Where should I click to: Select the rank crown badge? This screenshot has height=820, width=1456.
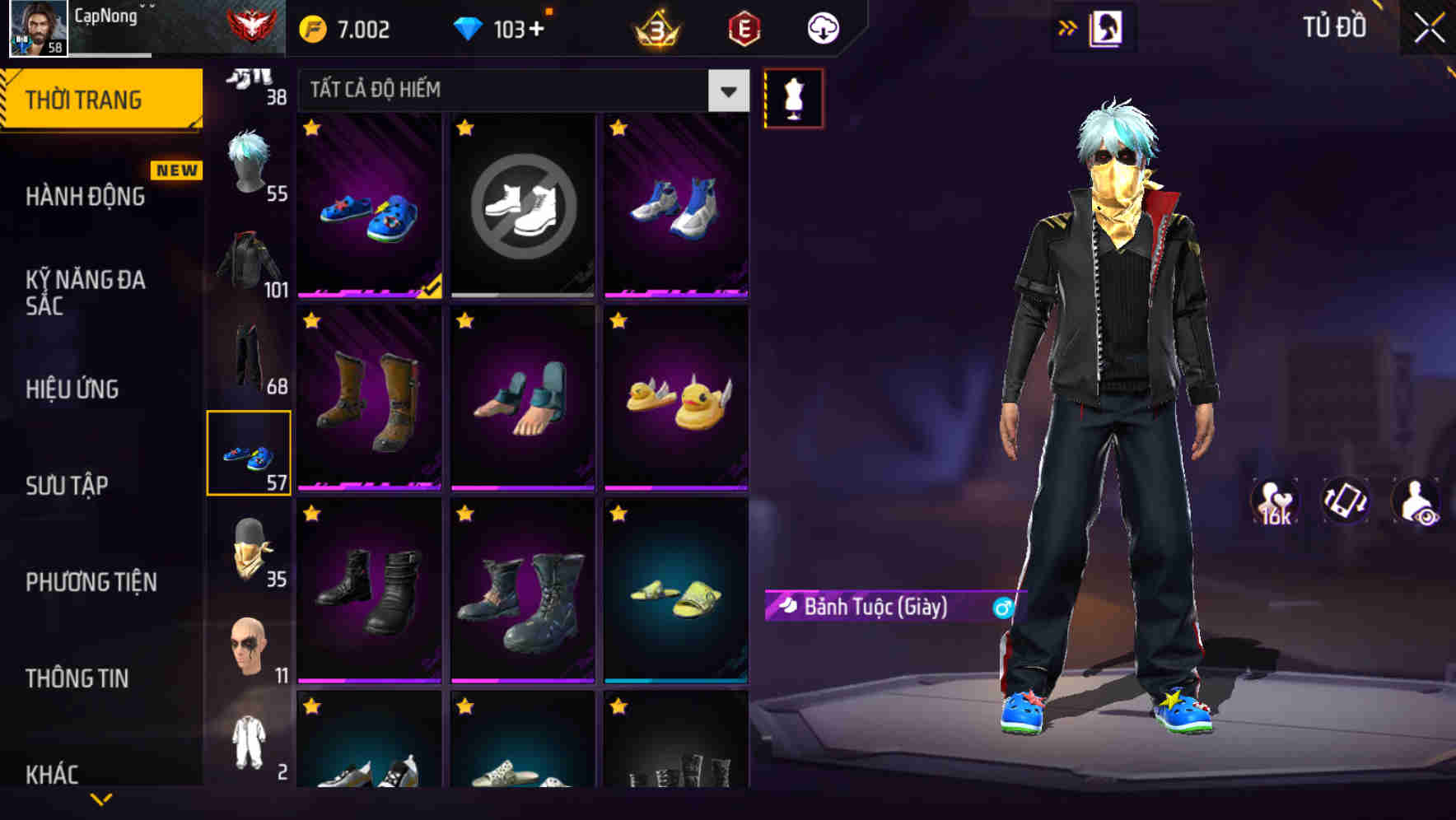(x=655, y=27)
